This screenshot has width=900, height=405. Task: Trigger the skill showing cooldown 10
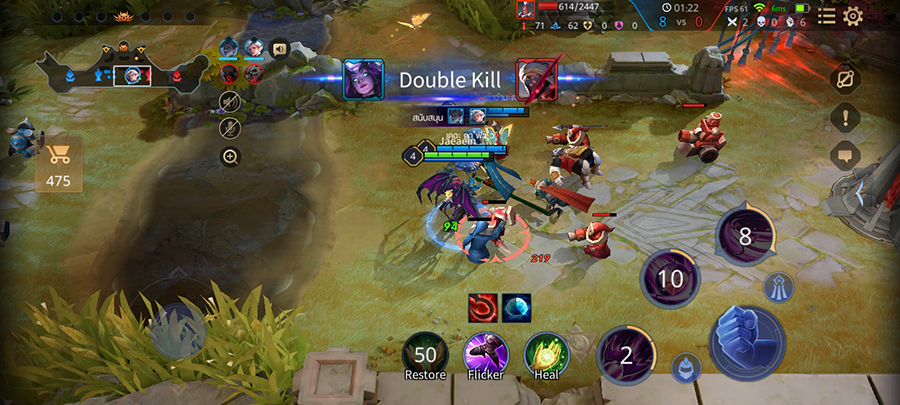pos(669,279)
